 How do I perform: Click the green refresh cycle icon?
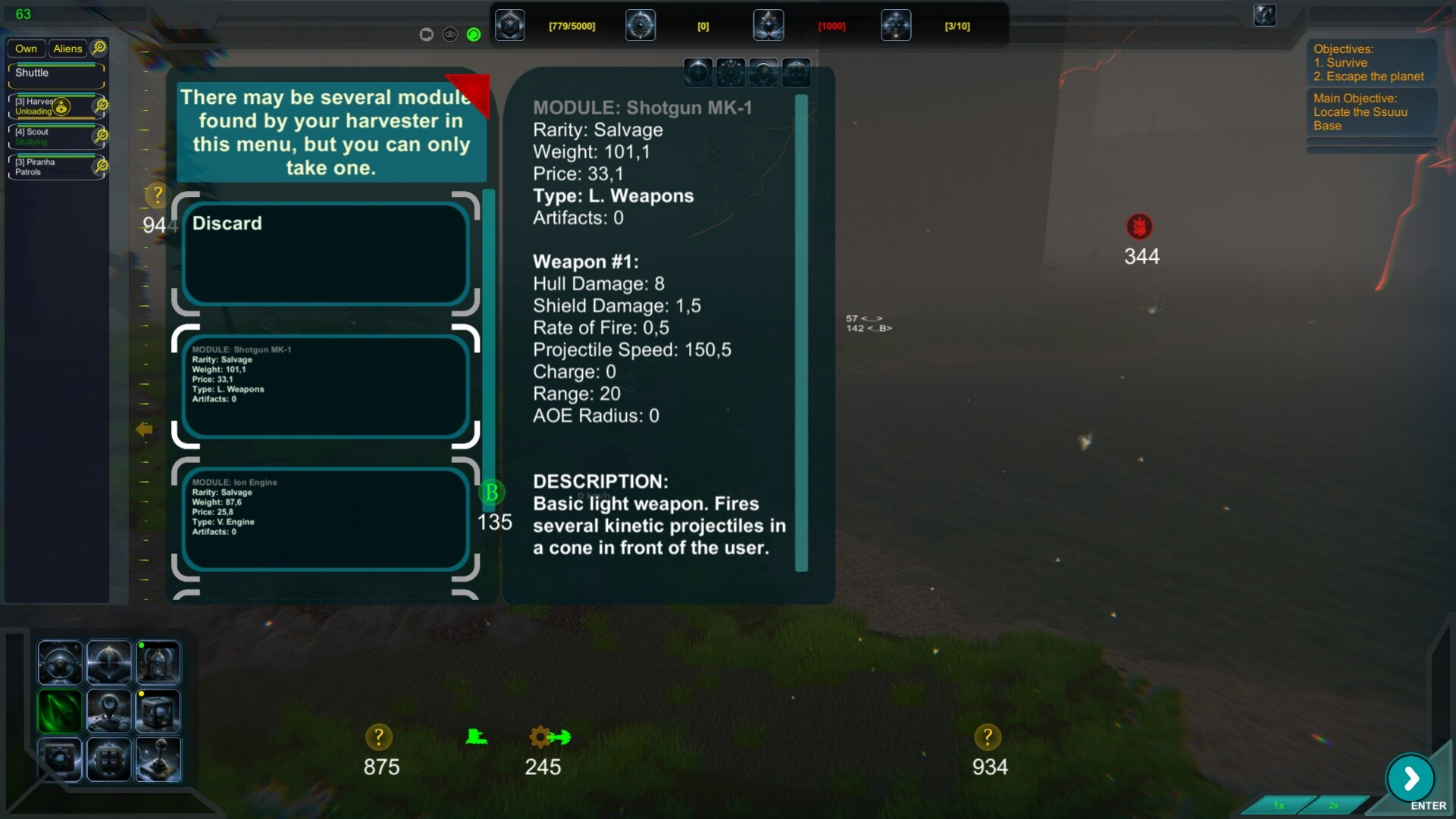(x=474, y=34)
